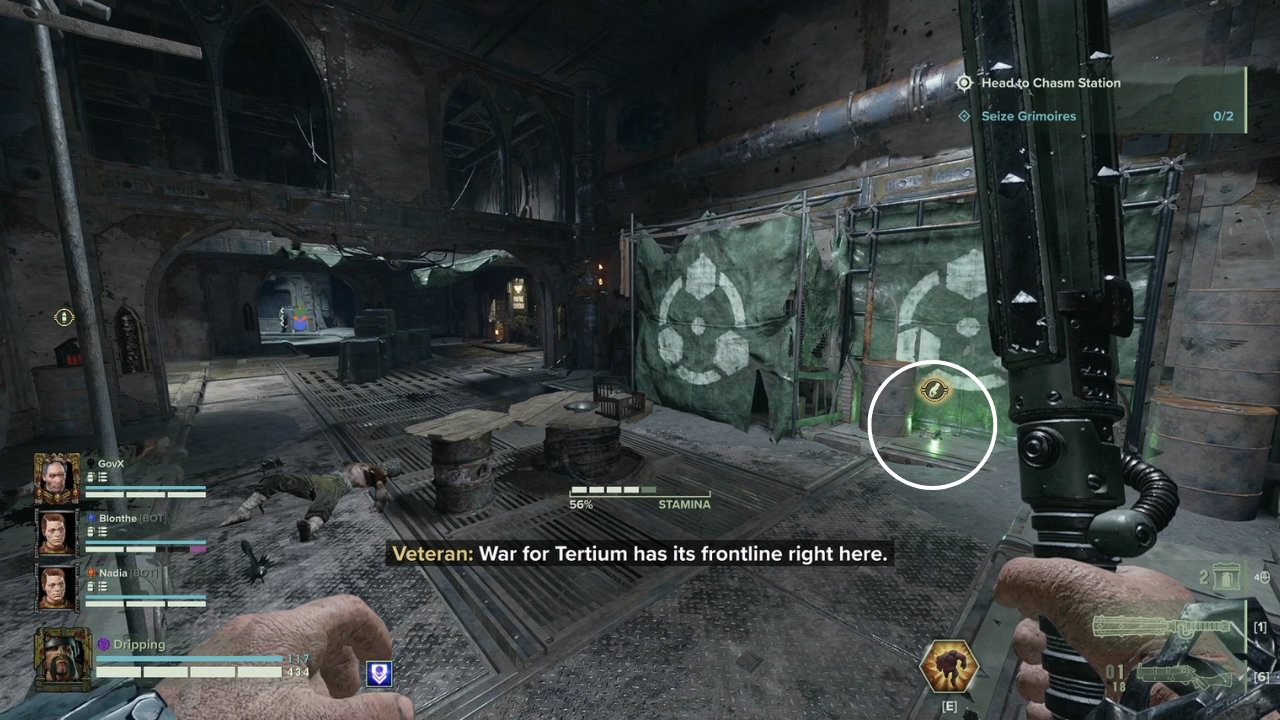Toggle Blonthe's ammo indicator icon
Image resolution: width=1280 pixels, height=720 pixels.
(x=101, y=533)
